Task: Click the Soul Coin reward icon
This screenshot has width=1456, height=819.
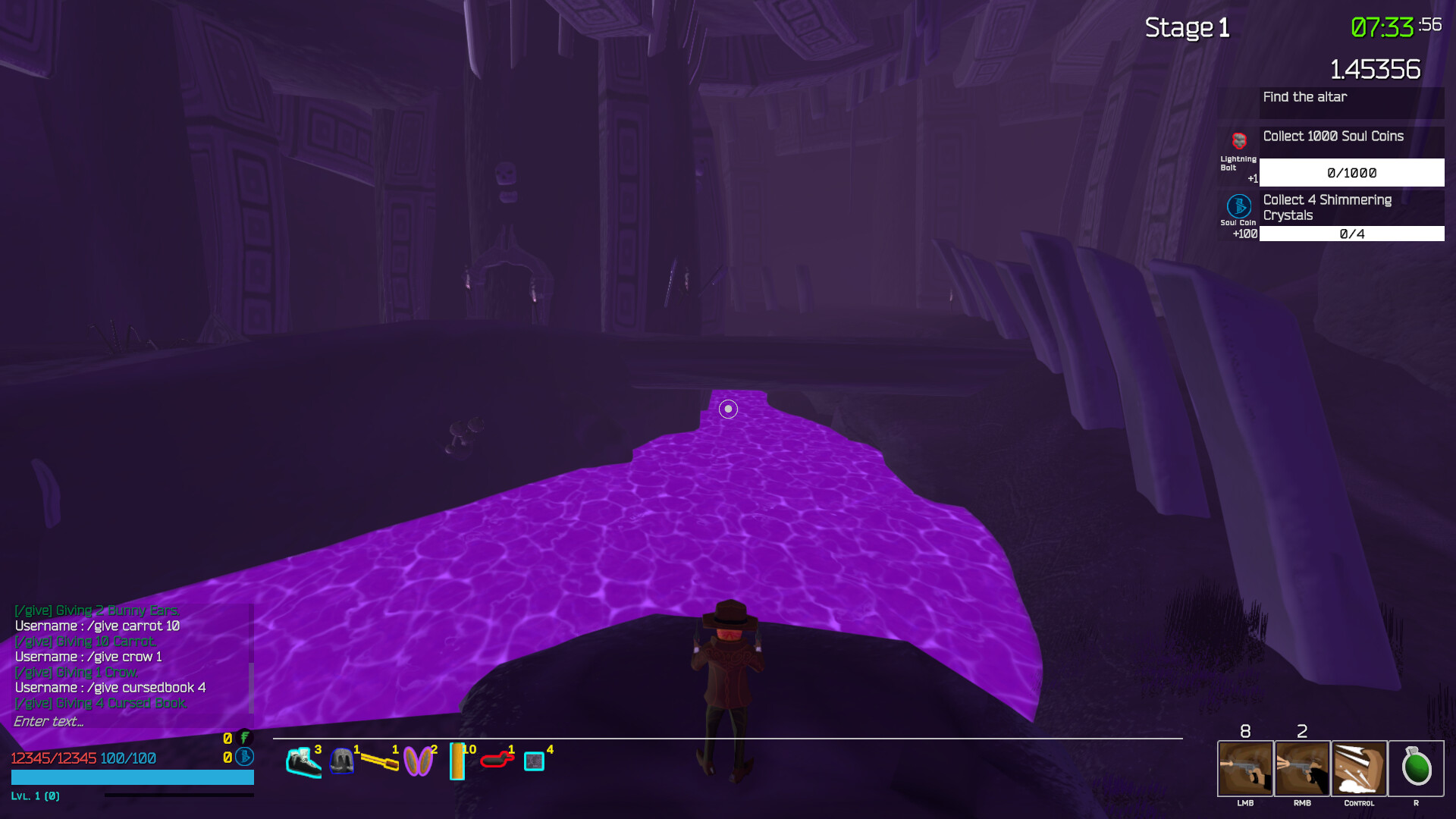Action: (x=1239, y=206)
